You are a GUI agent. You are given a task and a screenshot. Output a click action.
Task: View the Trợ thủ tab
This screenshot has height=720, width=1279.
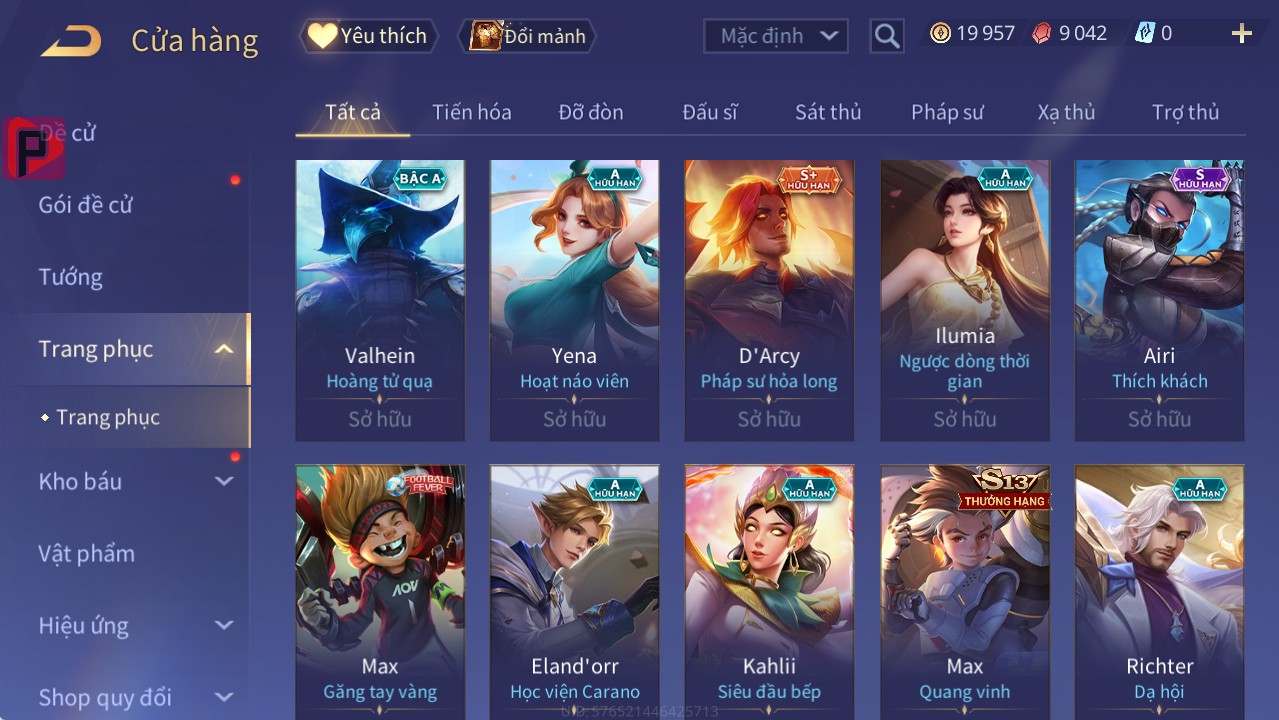point(1185,112)
